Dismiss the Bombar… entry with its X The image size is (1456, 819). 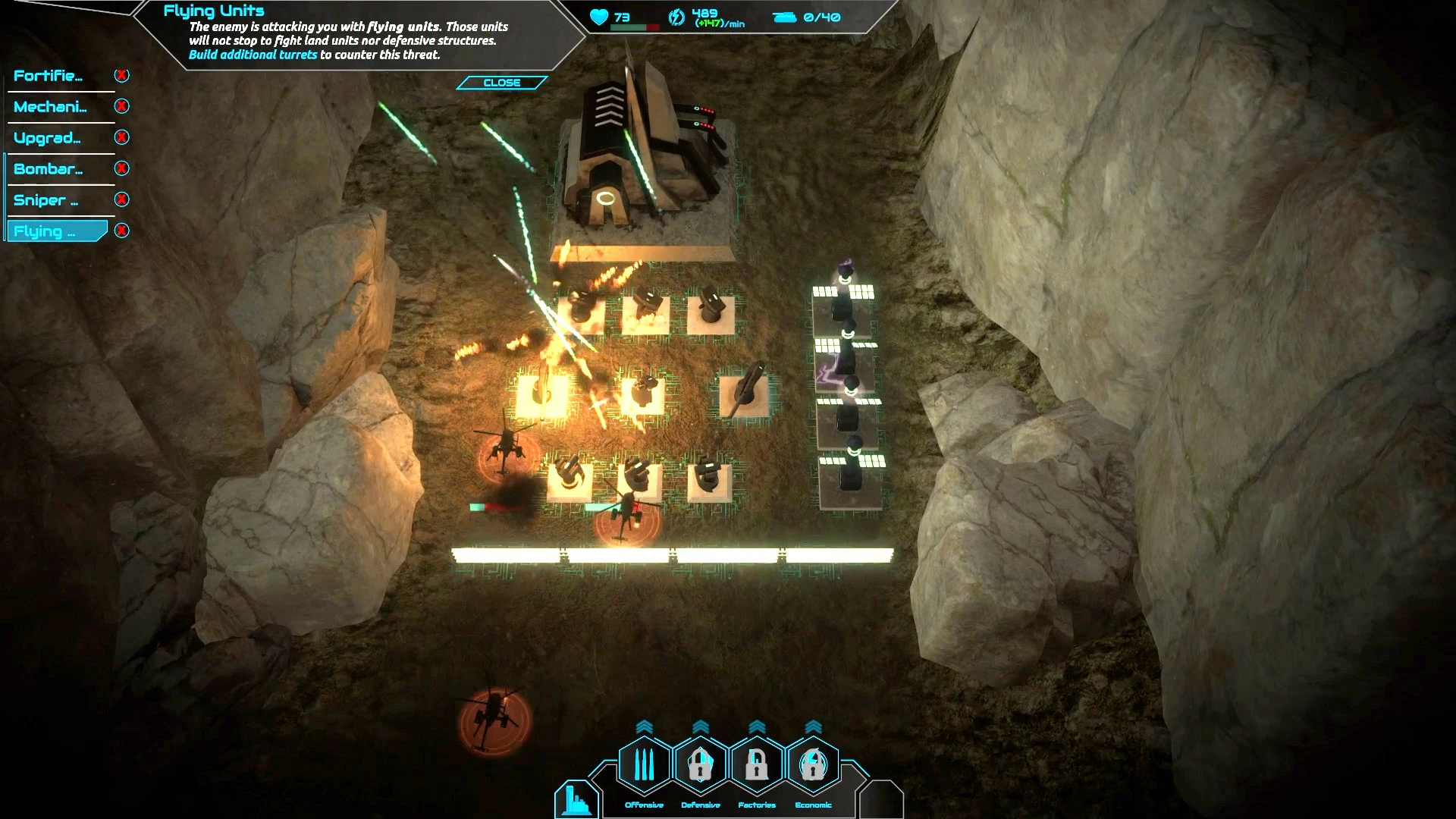point(121,168)
